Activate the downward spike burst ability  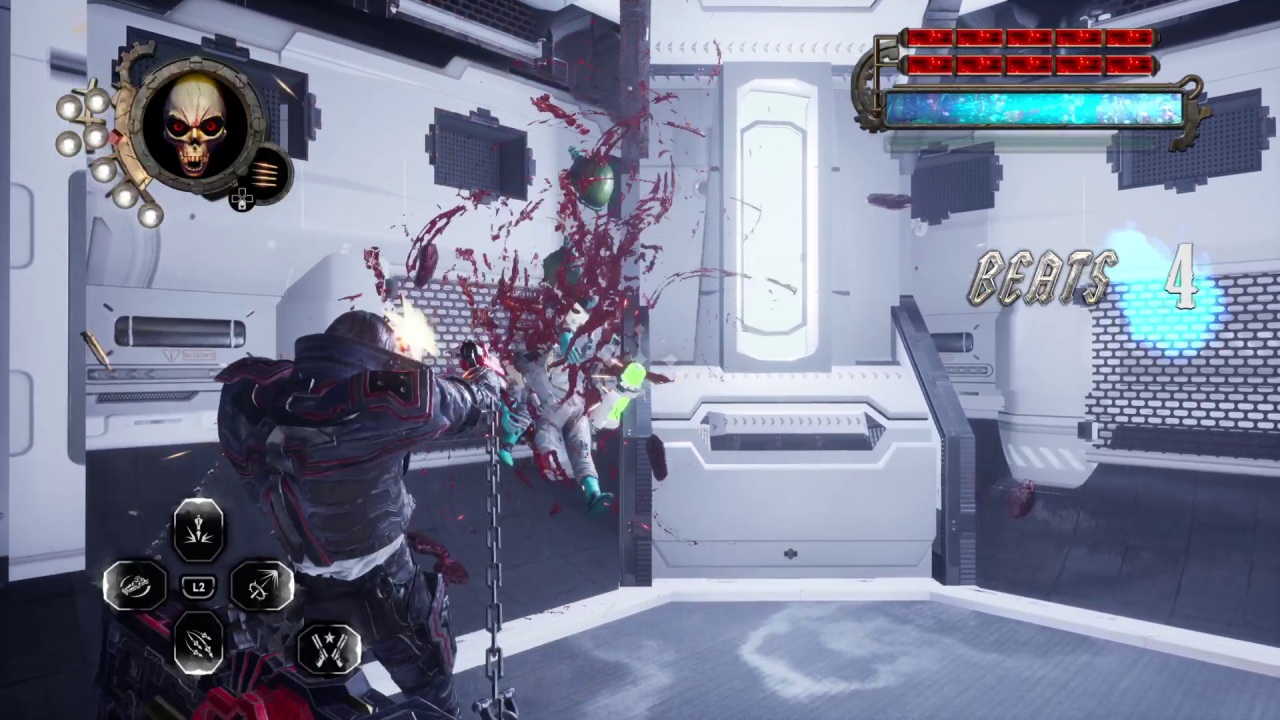click(198, 530)
